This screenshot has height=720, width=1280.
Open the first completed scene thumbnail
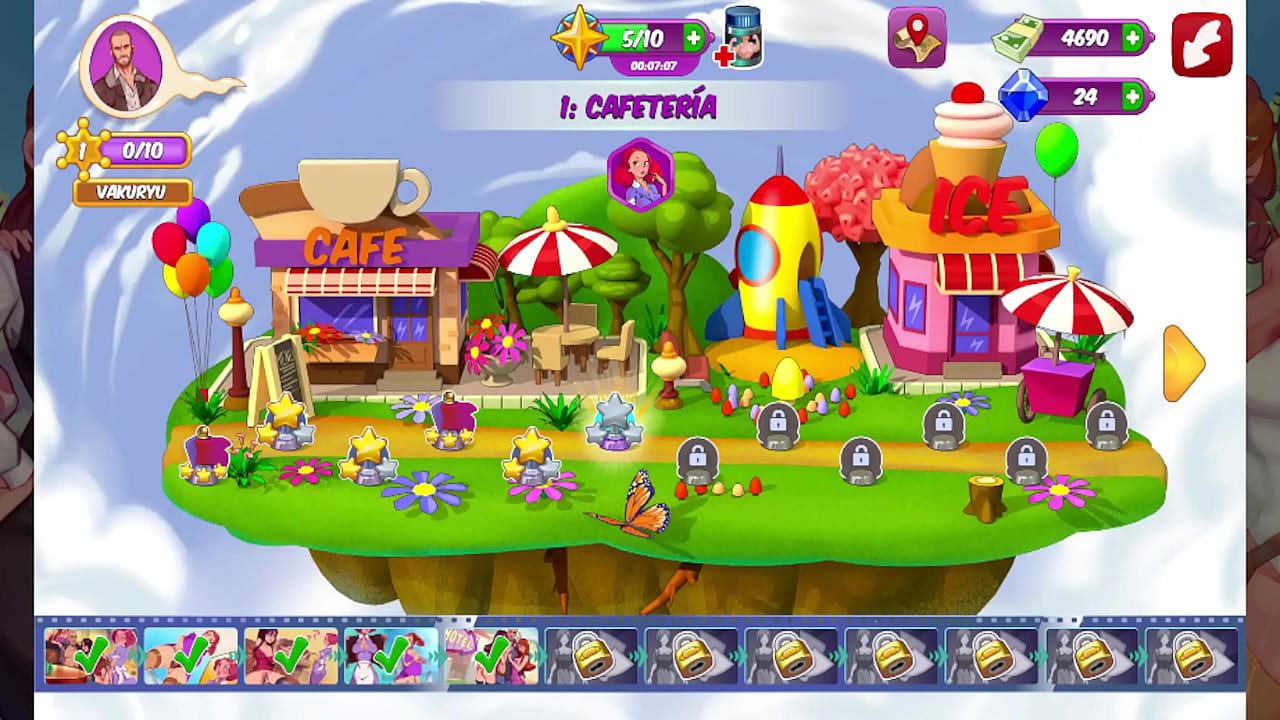(x=91, y=656)
